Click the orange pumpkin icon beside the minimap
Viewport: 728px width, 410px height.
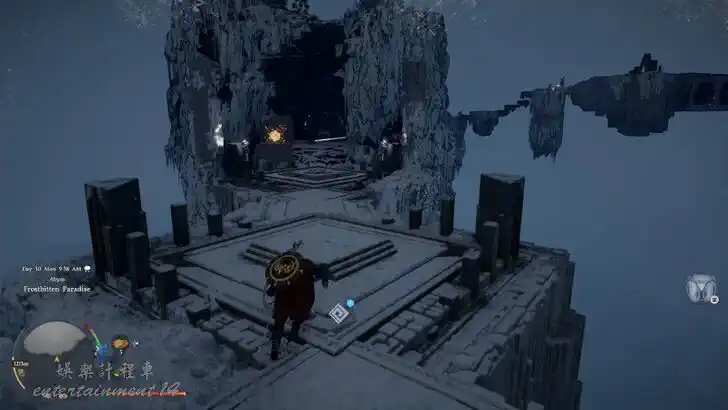point(120,343)
